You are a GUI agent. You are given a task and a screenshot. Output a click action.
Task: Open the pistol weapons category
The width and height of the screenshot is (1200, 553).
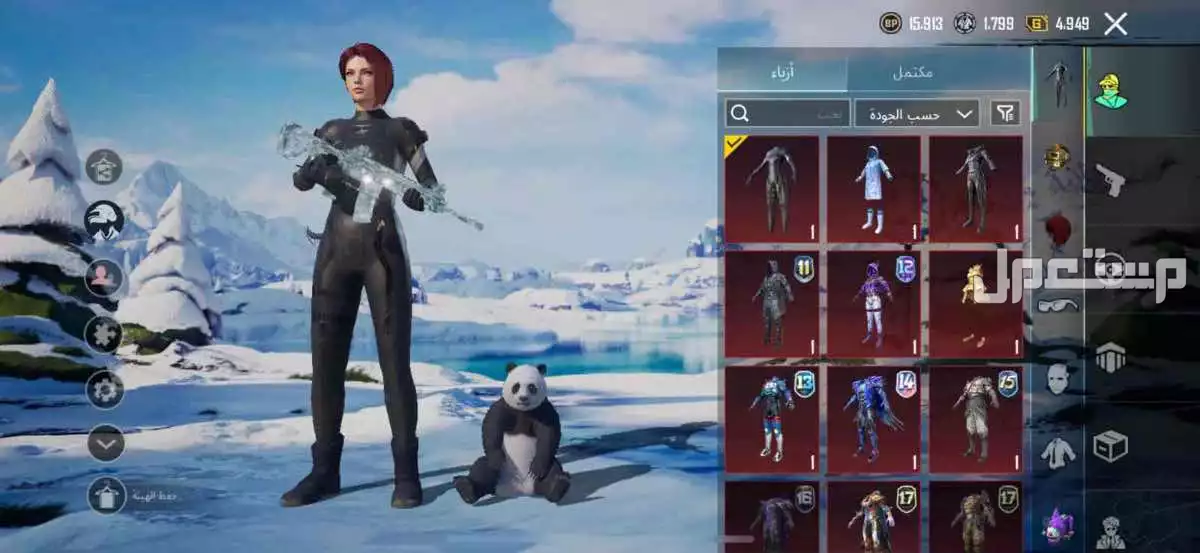coord(1110,180)
